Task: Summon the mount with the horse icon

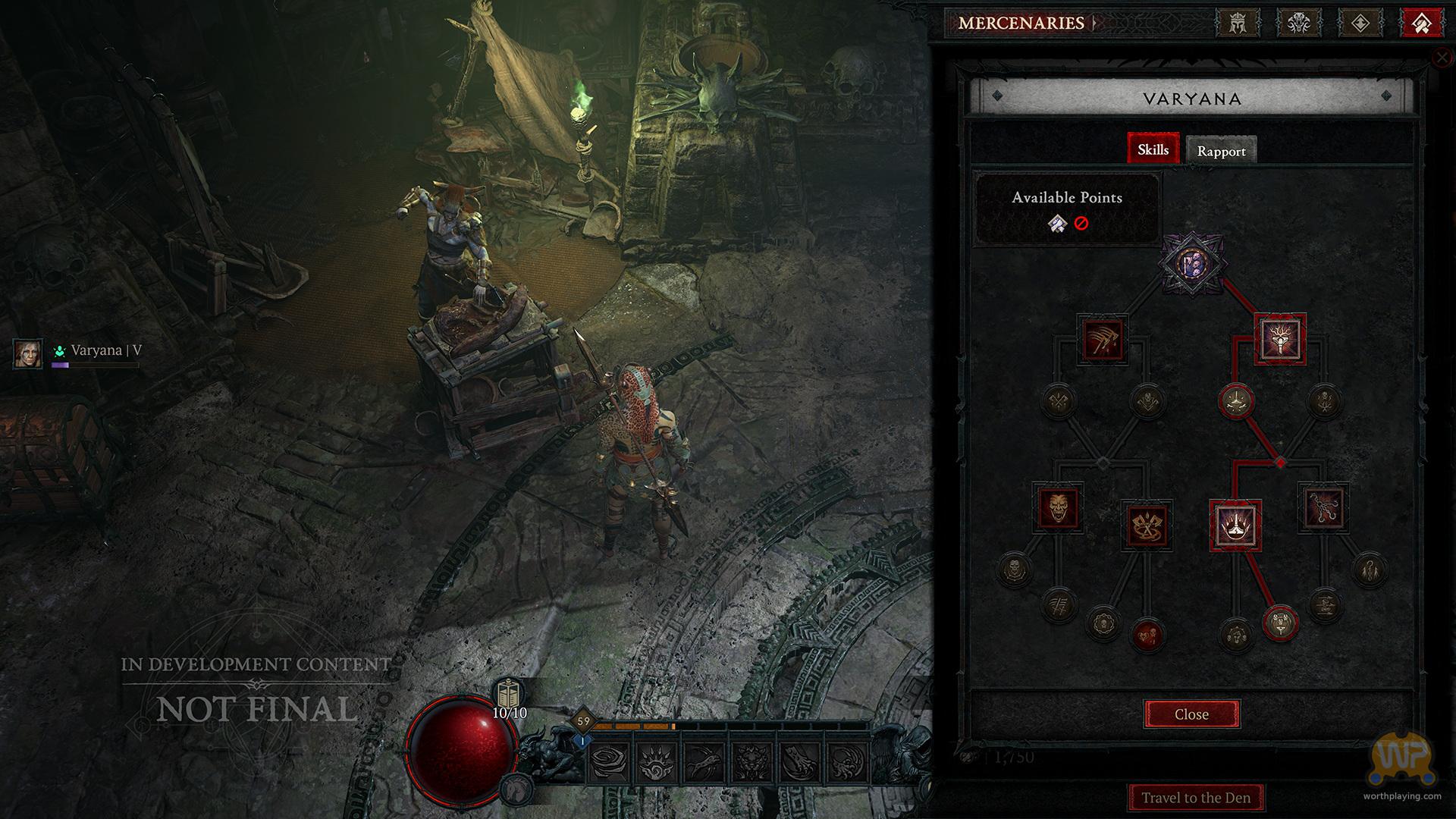Action: coord(516,789)
